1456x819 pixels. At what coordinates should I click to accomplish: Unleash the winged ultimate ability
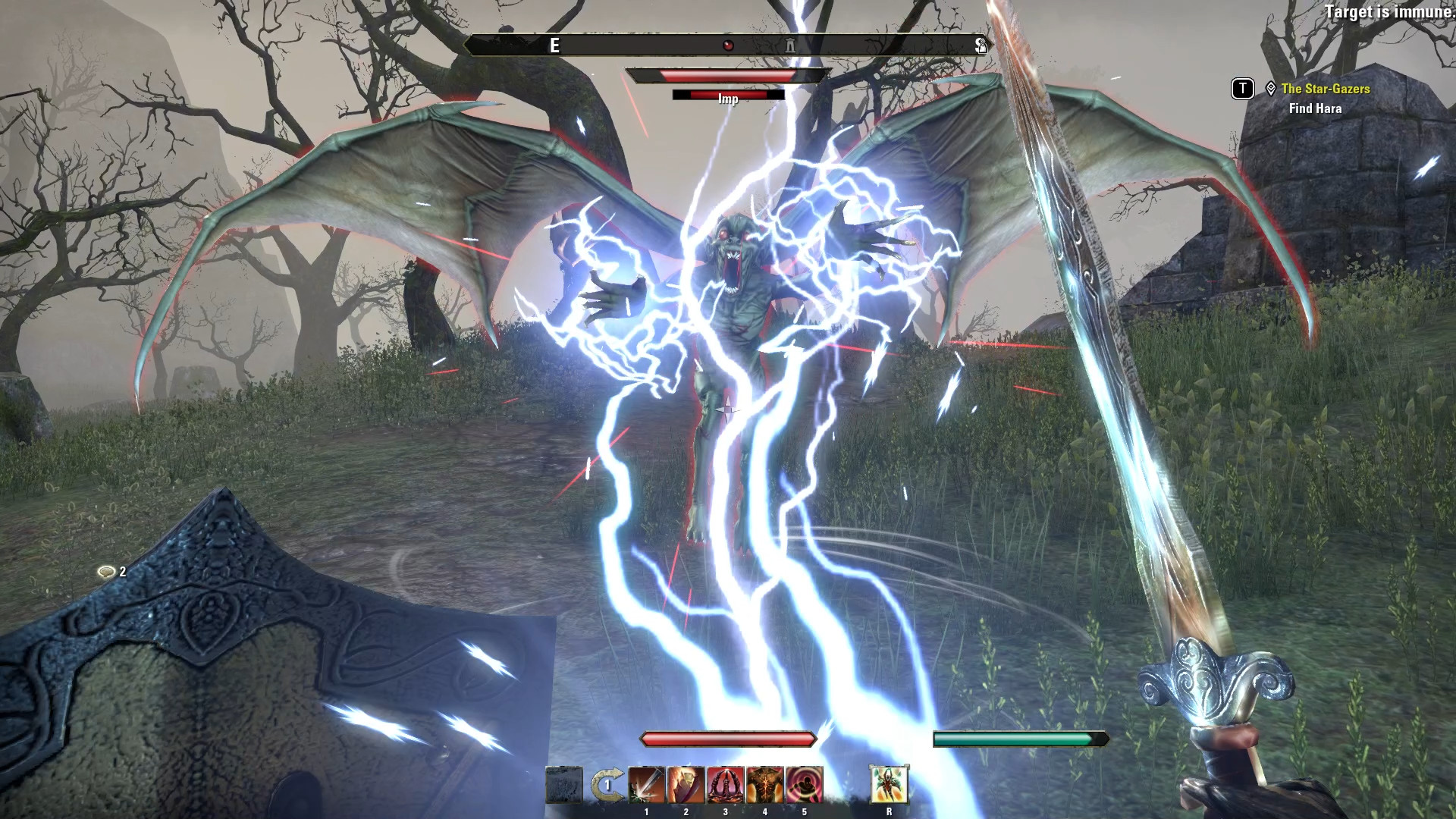pyautogui.click(x=889, y=785)
